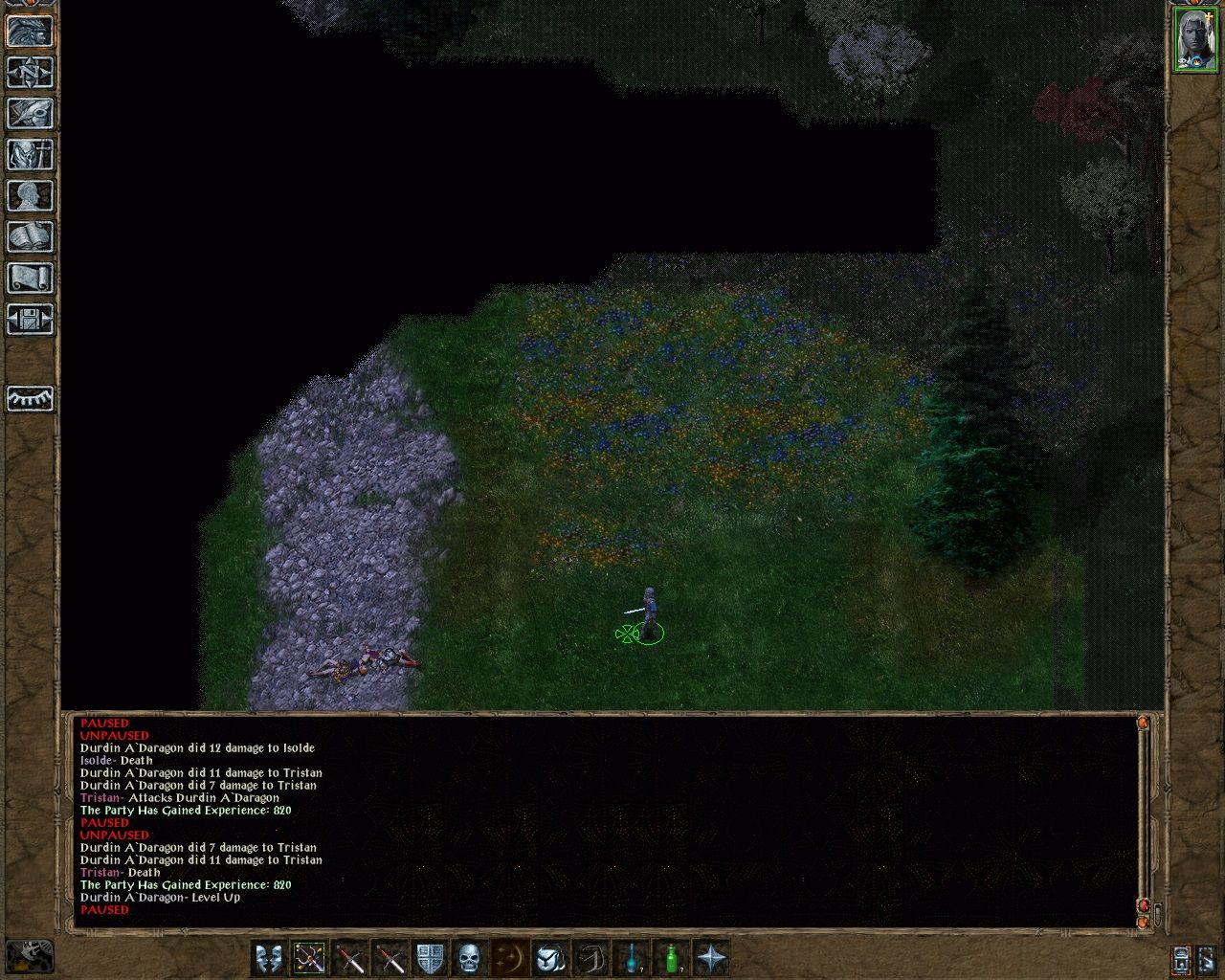Click the clock pause button

tap(30, 955)
